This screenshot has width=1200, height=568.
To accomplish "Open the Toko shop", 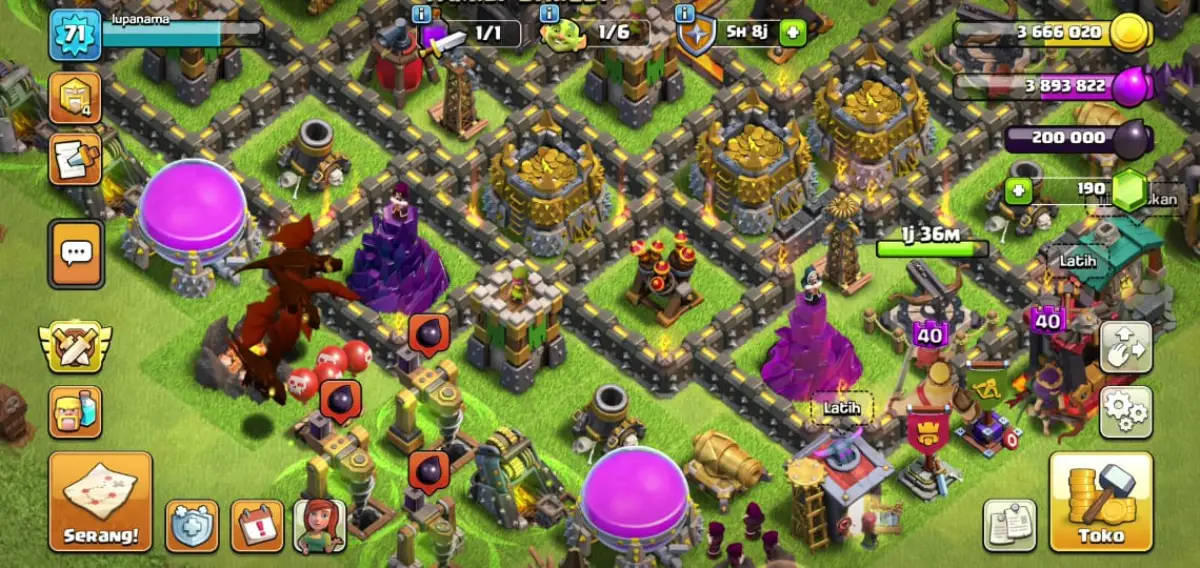I will tap(1101, 502).
